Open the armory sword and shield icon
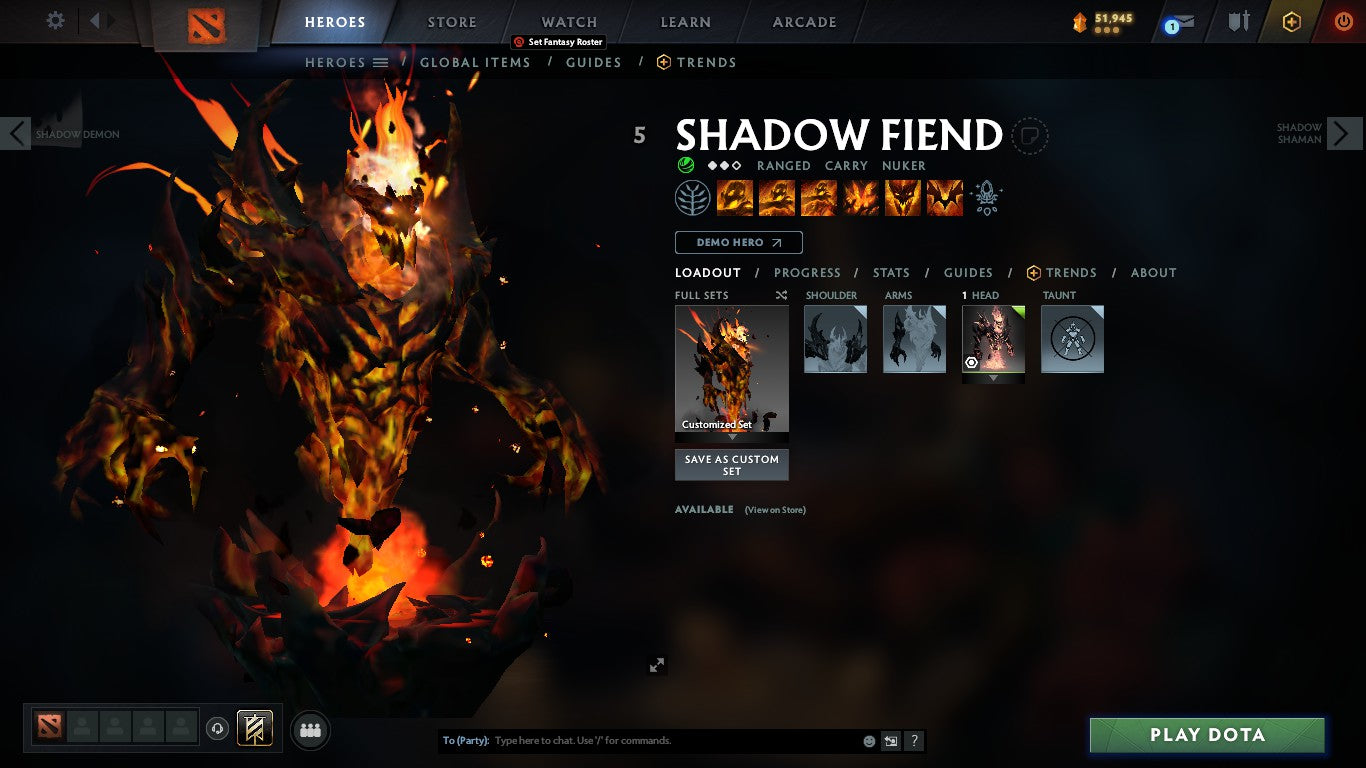Screen dimensions: 1366x768 click(x=1238, y=21)
